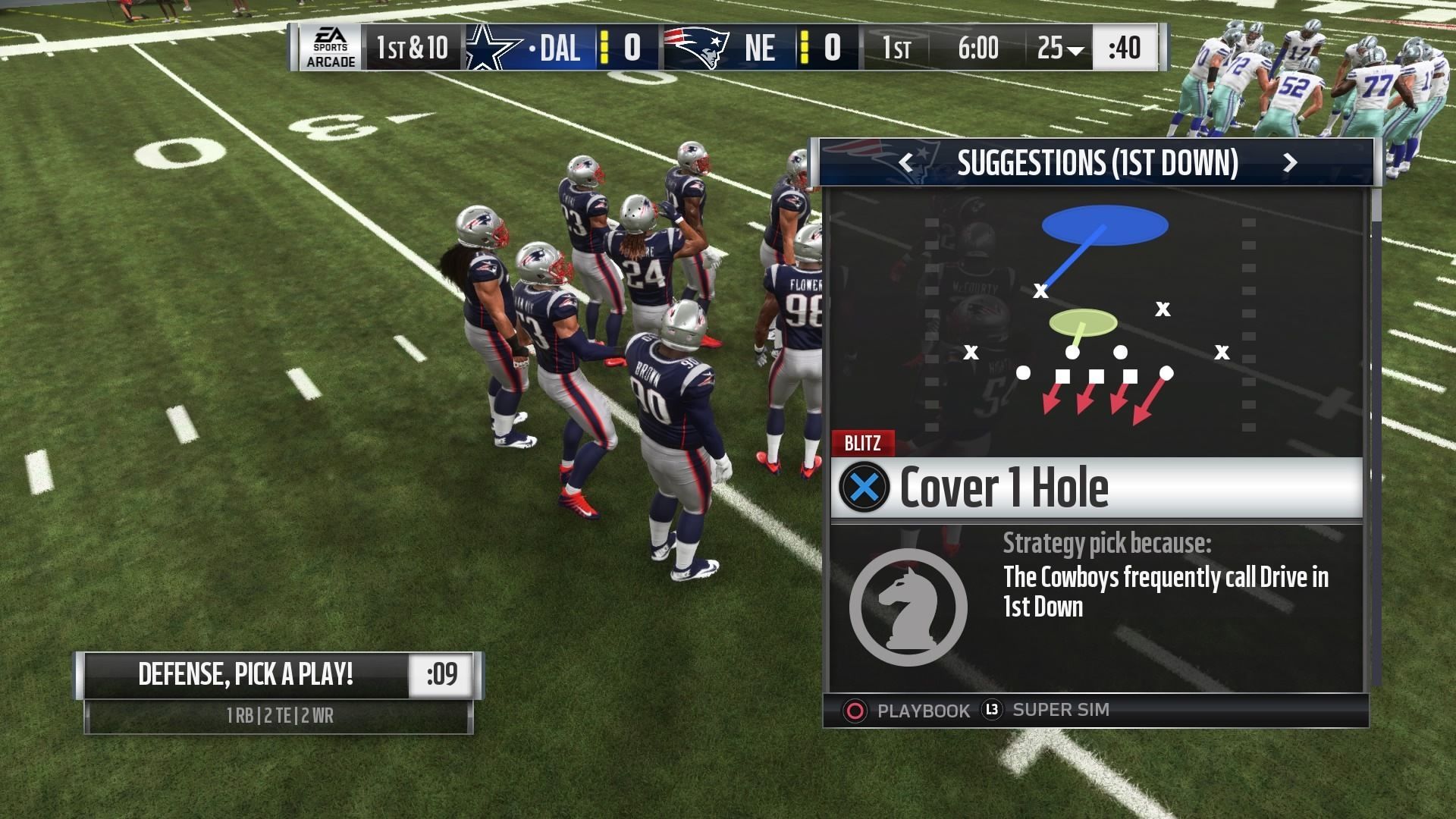Advance to the next suggestions page arrow
Image resolution: width=1456 pixels, height=819 pixels.
pyautogui.click(x=1289, y=162)
